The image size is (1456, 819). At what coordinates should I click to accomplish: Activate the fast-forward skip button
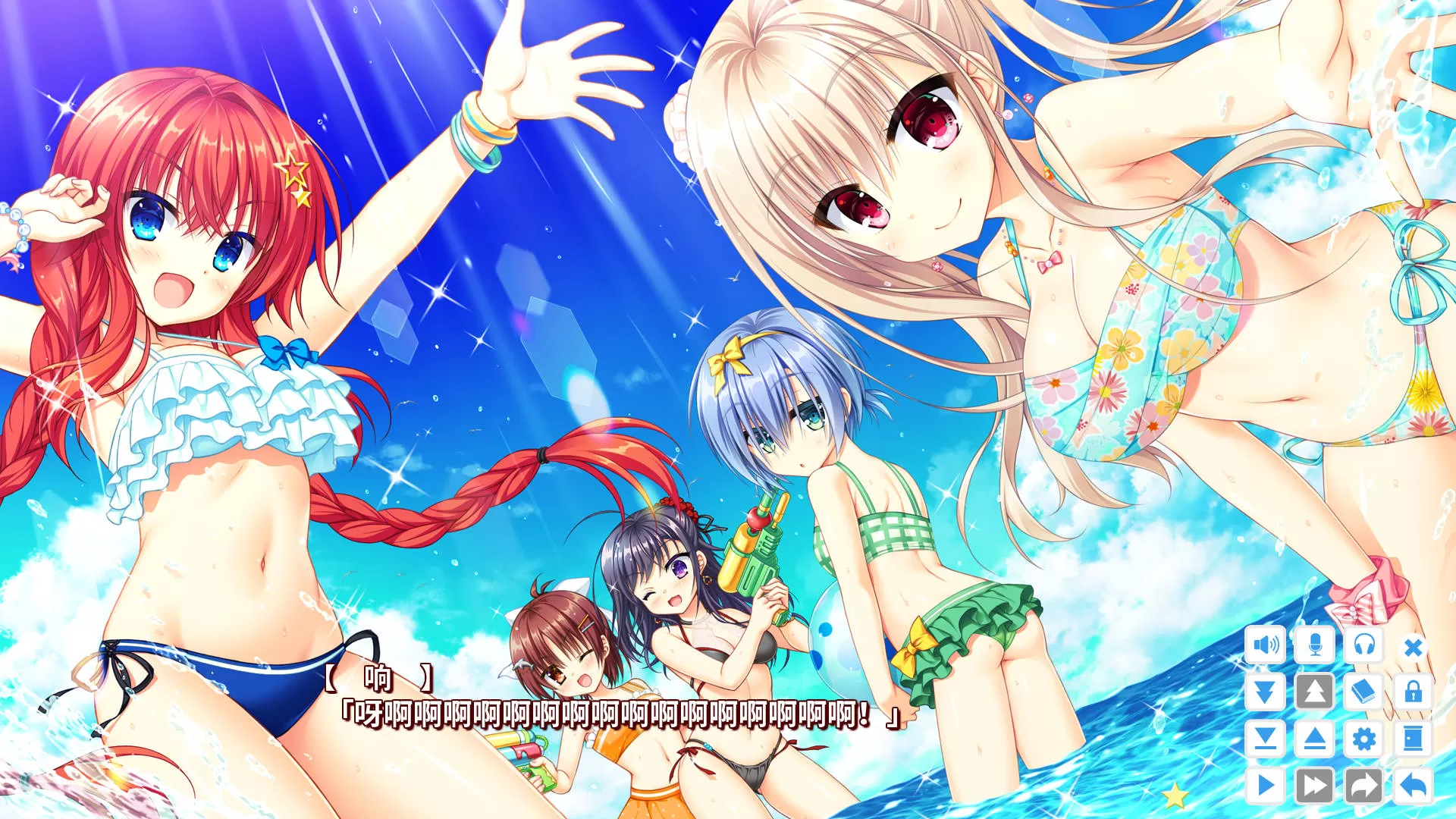point(1314,785)
